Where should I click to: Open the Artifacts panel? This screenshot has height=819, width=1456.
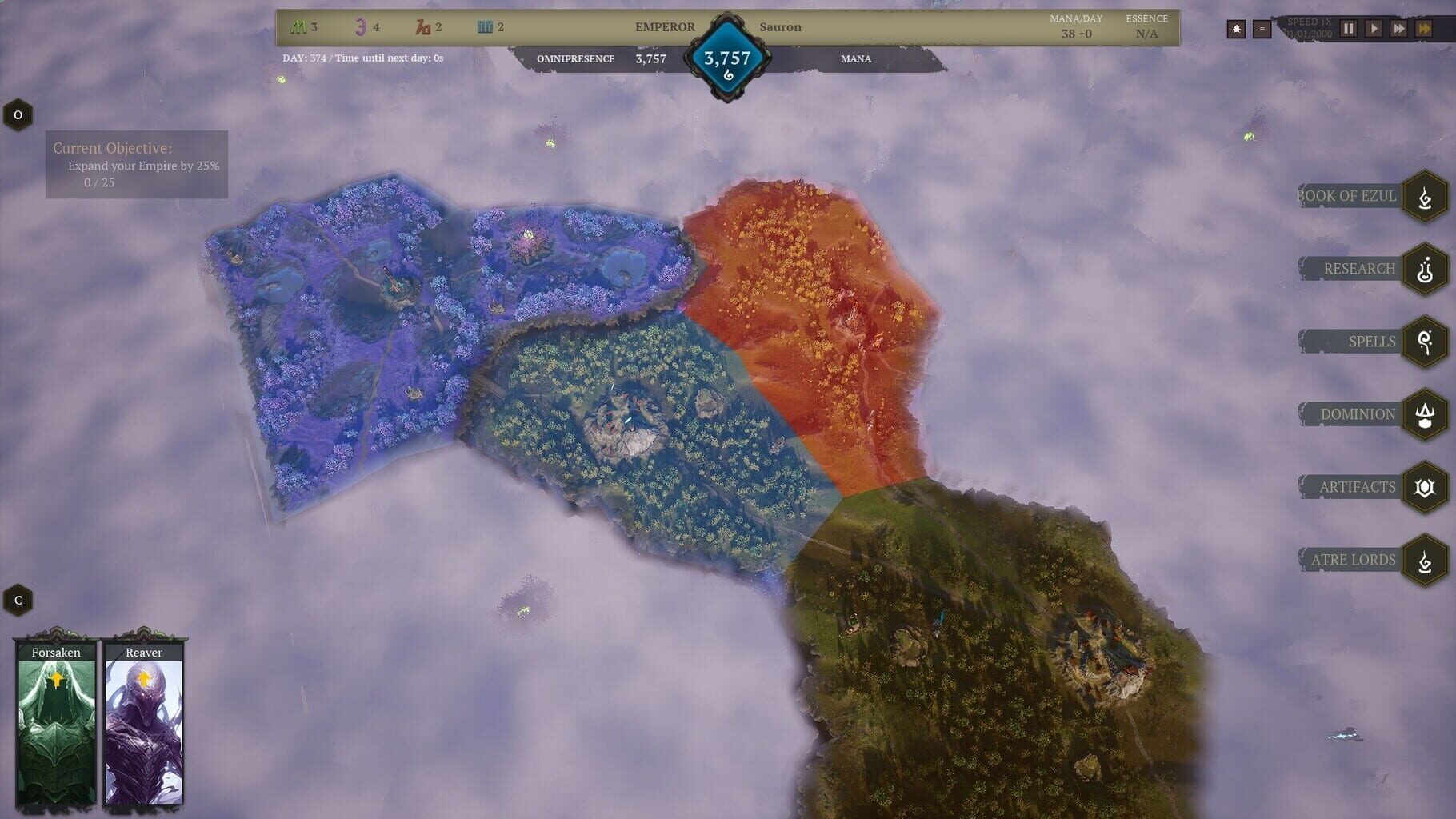pos(1426,486)
